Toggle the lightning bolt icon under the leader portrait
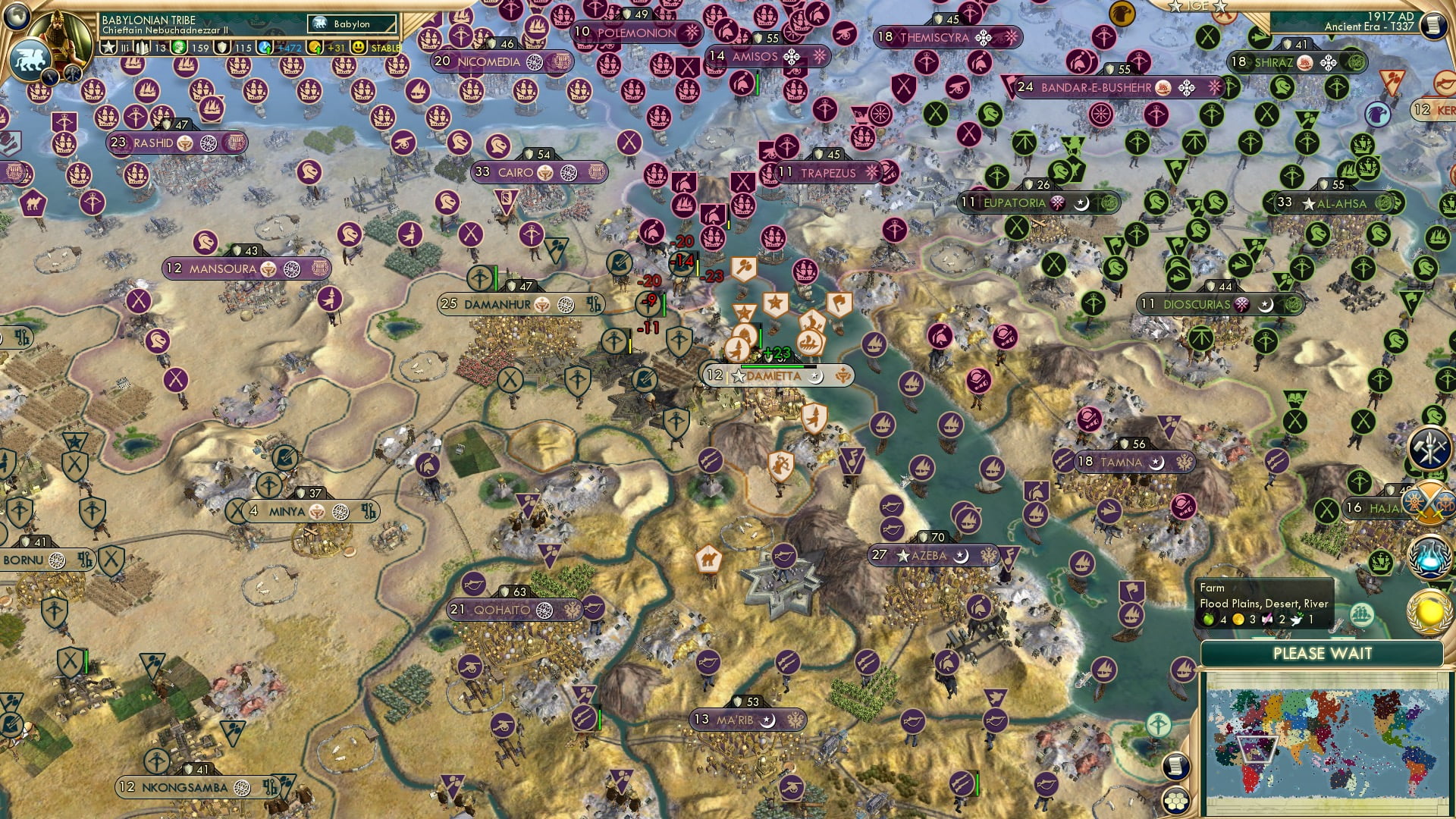Image resolution: width=1456 pixels, height=819 pixels. click(49, 76)
